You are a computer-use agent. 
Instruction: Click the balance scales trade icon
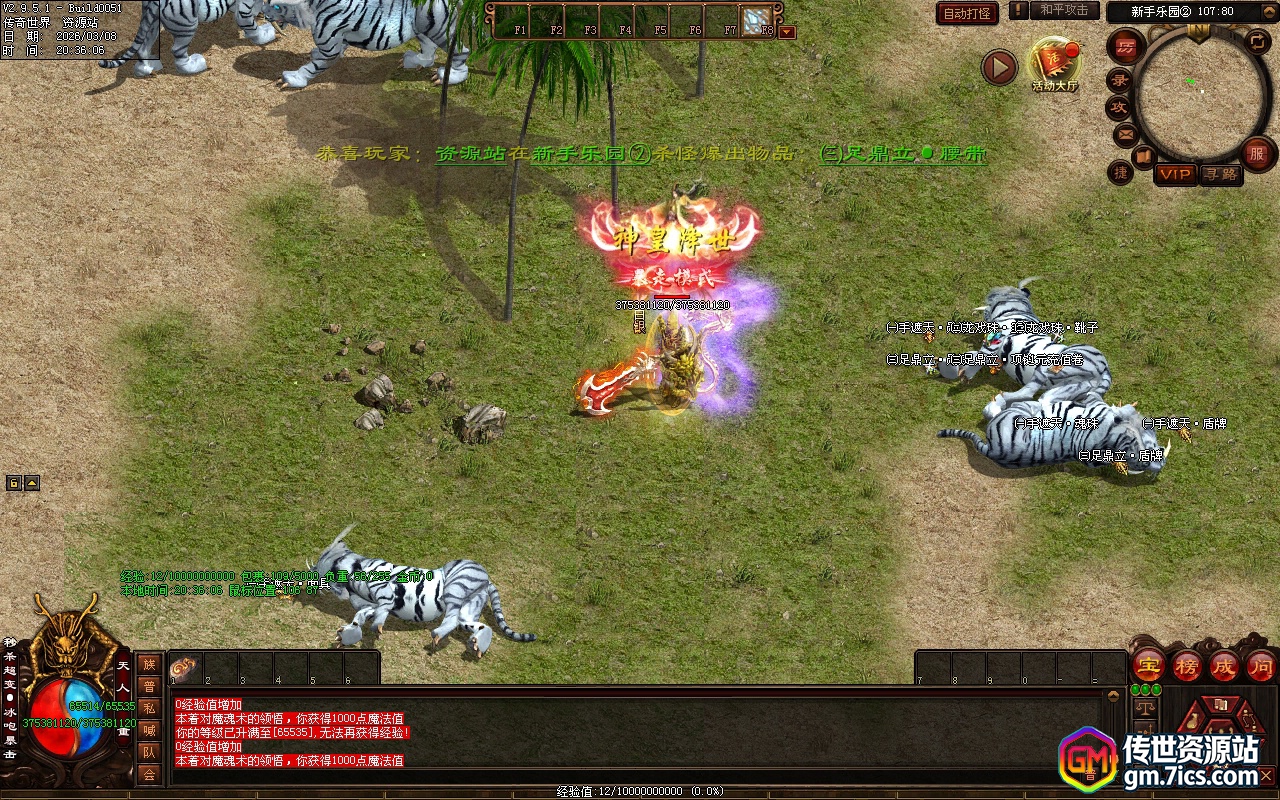[1144, 708]
